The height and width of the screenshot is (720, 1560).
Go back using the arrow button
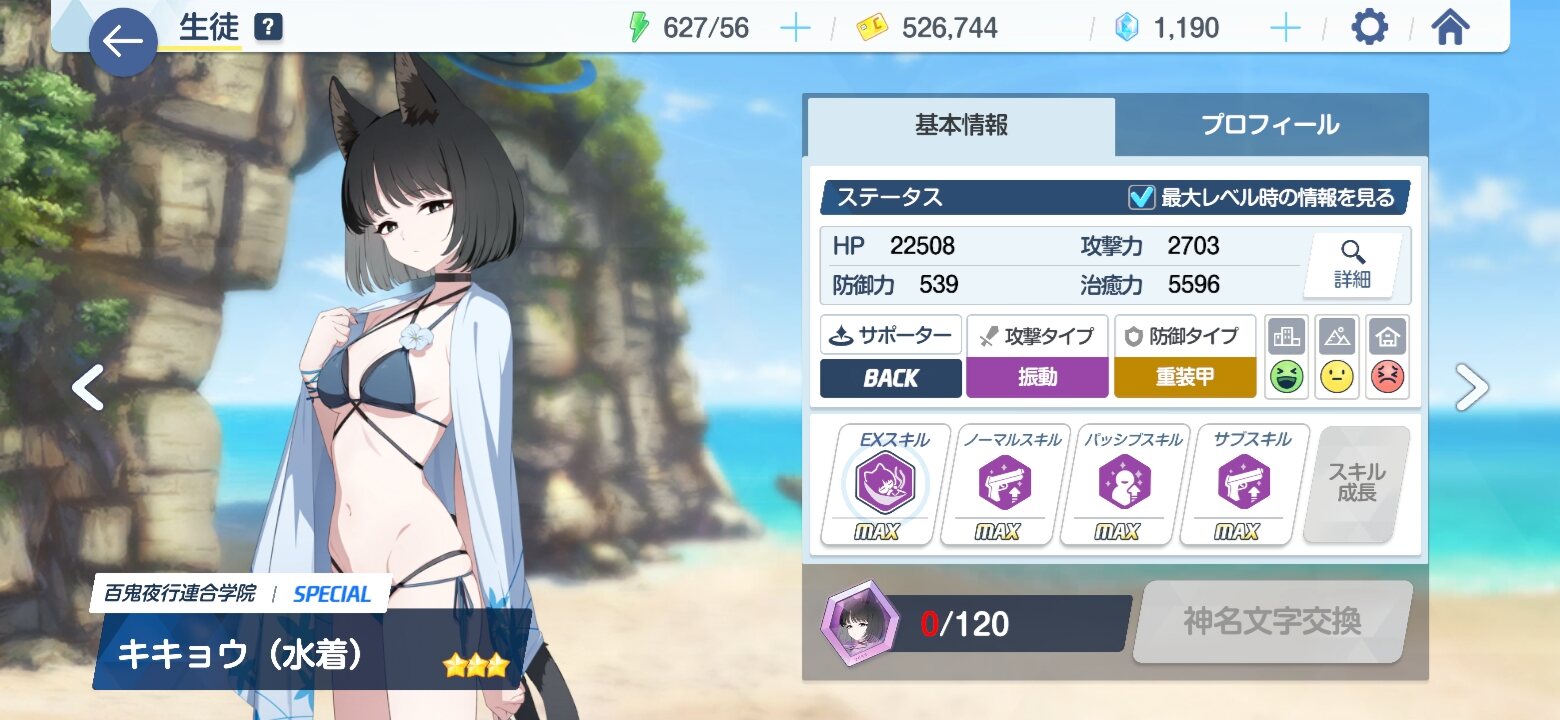pos(123,42)
